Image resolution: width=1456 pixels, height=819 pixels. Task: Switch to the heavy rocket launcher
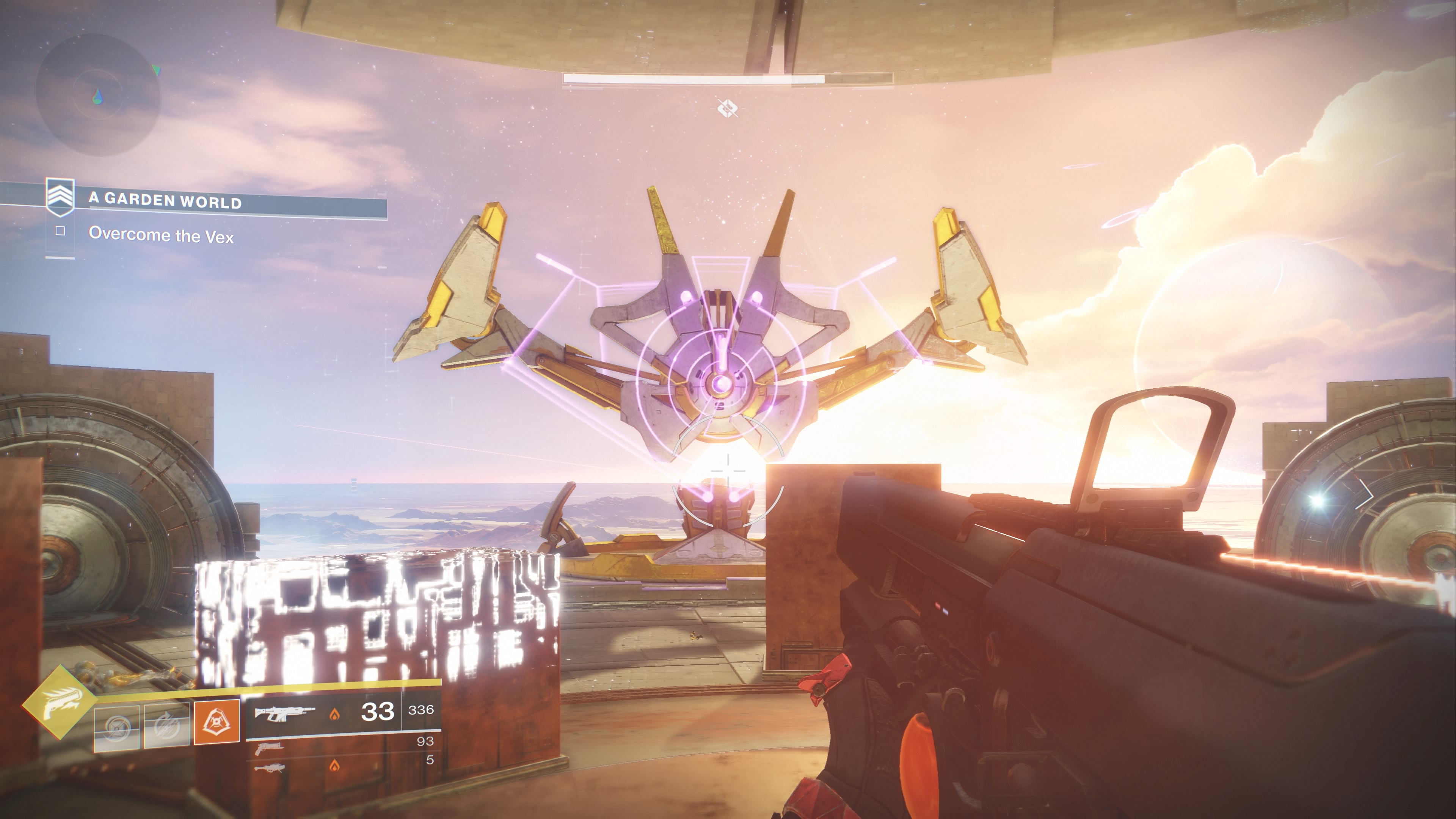pyautogui.click(x=270, y=767)
